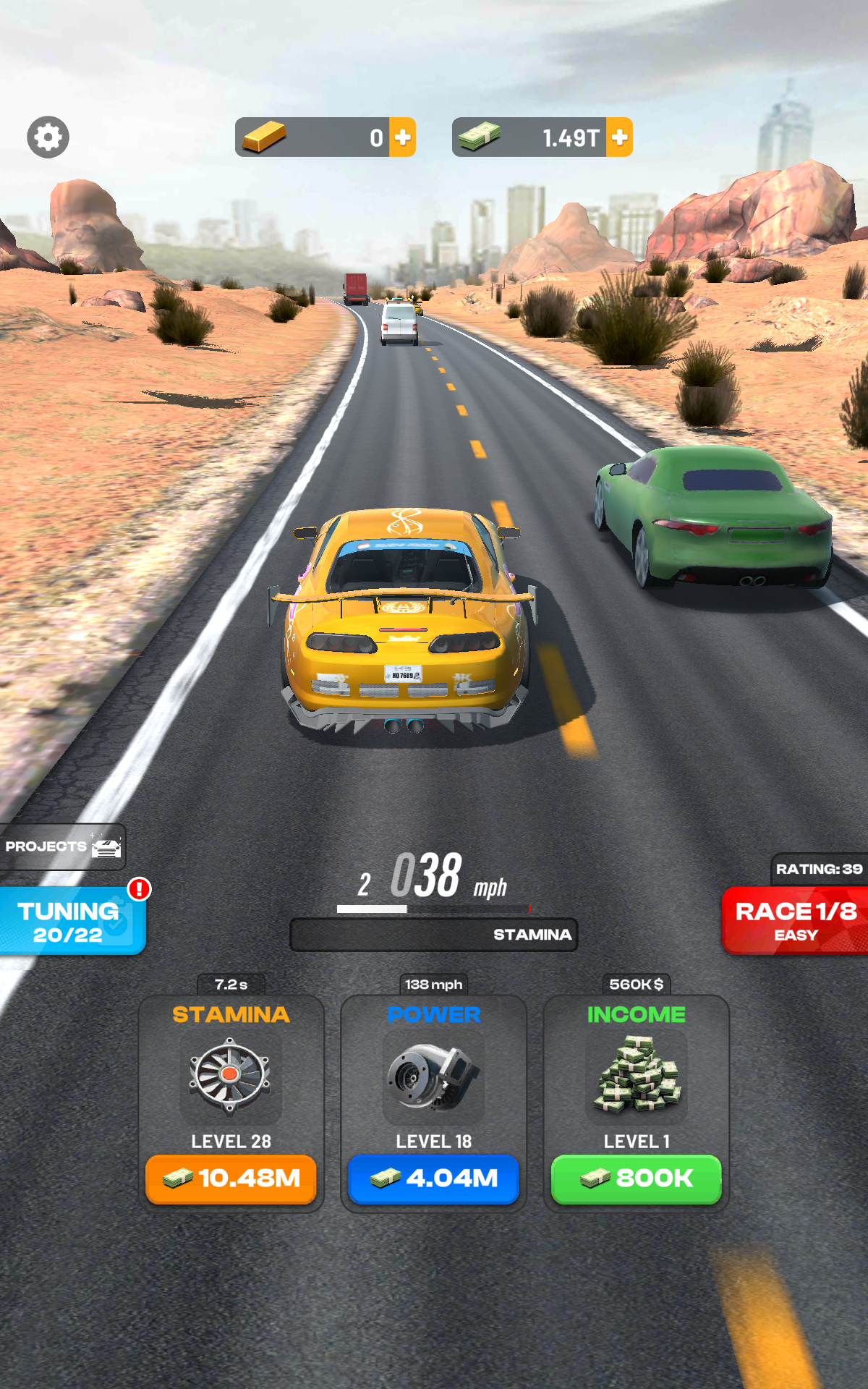Upgrade Stamina for 10.48M
This screenshot has height=1389, width=868.
point(231,1178)
